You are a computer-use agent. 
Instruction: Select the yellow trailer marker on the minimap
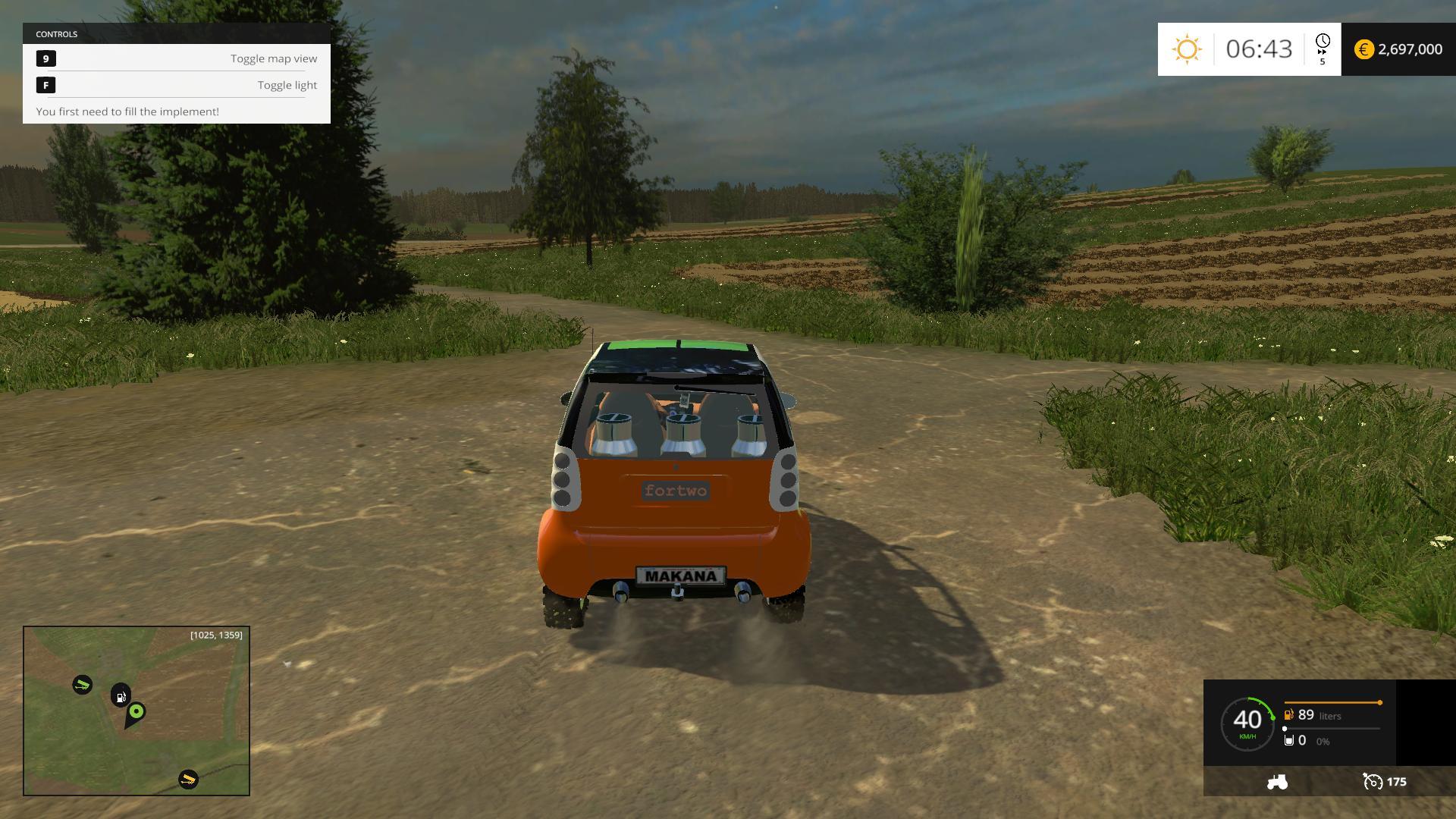click(x=188, y=779)
